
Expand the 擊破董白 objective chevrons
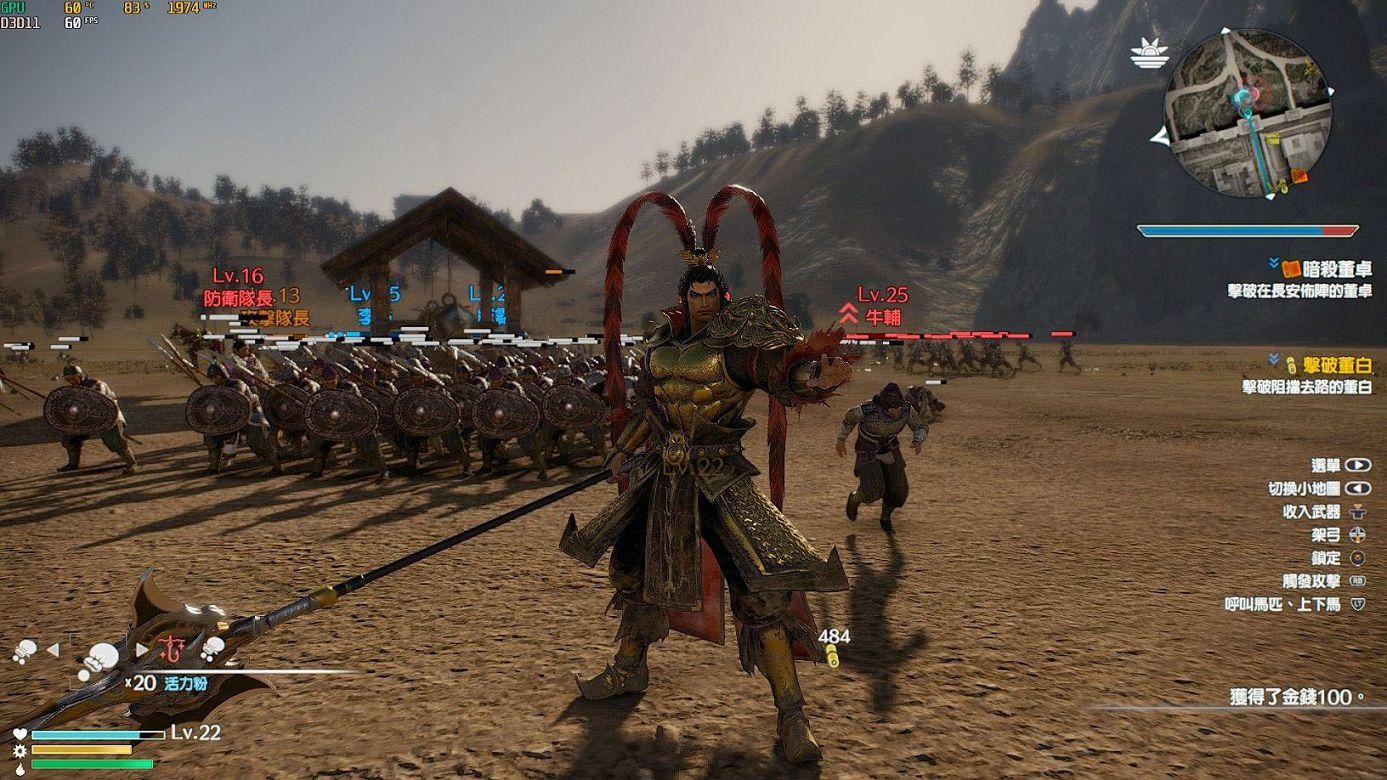click(x=1274, y=359)
